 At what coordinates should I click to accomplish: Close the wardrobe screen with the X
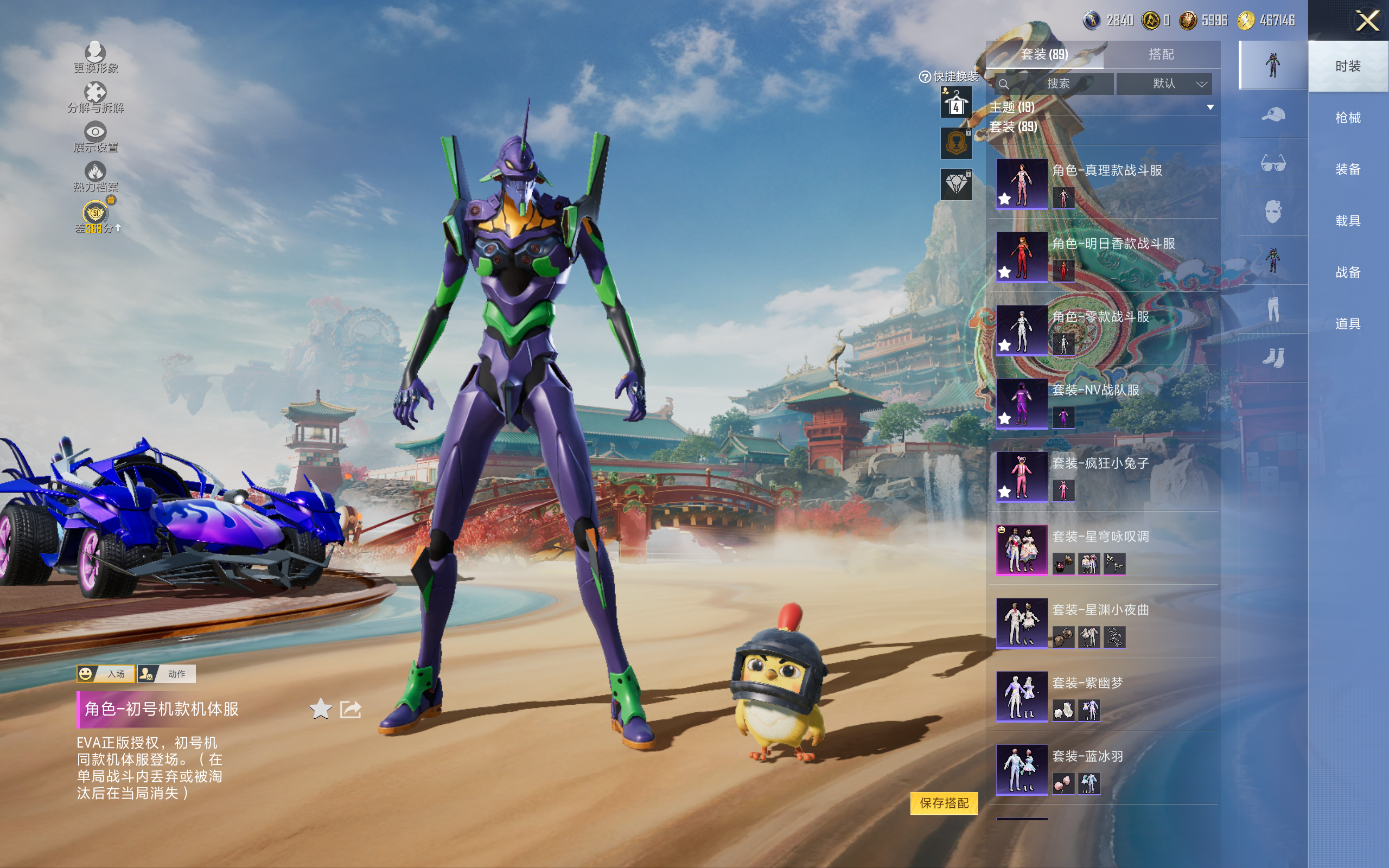point(1367,21)
